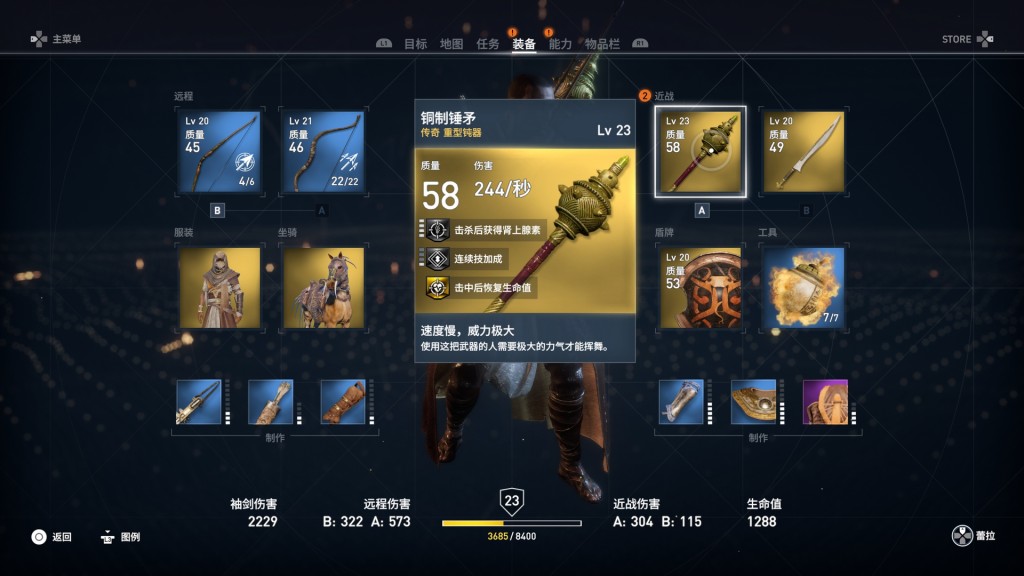Open the firebomb tool slot

point(803,288)
